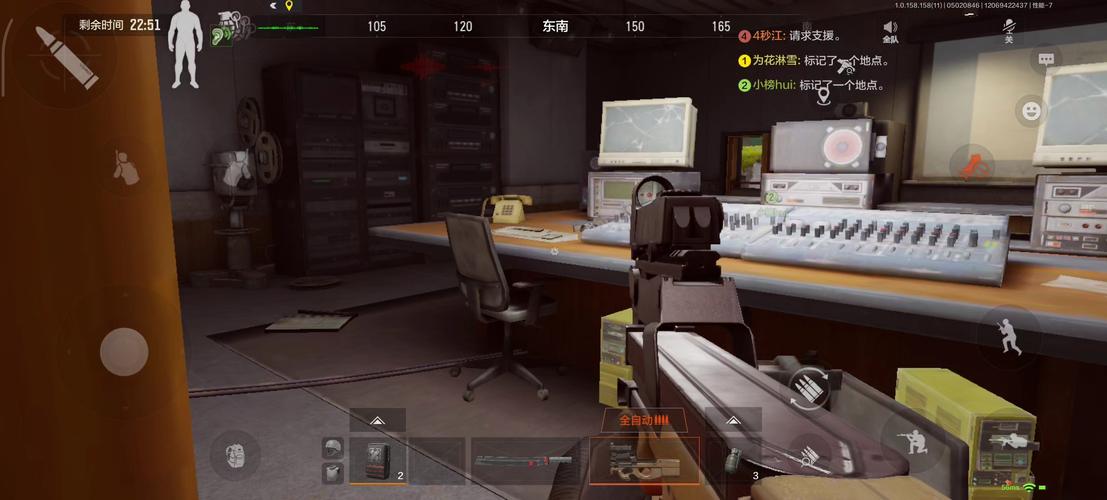Toggle the peek/lean stance button
Image resolution: width=1107 pixels, height=500 pixels.
click(x=125, y=168)
